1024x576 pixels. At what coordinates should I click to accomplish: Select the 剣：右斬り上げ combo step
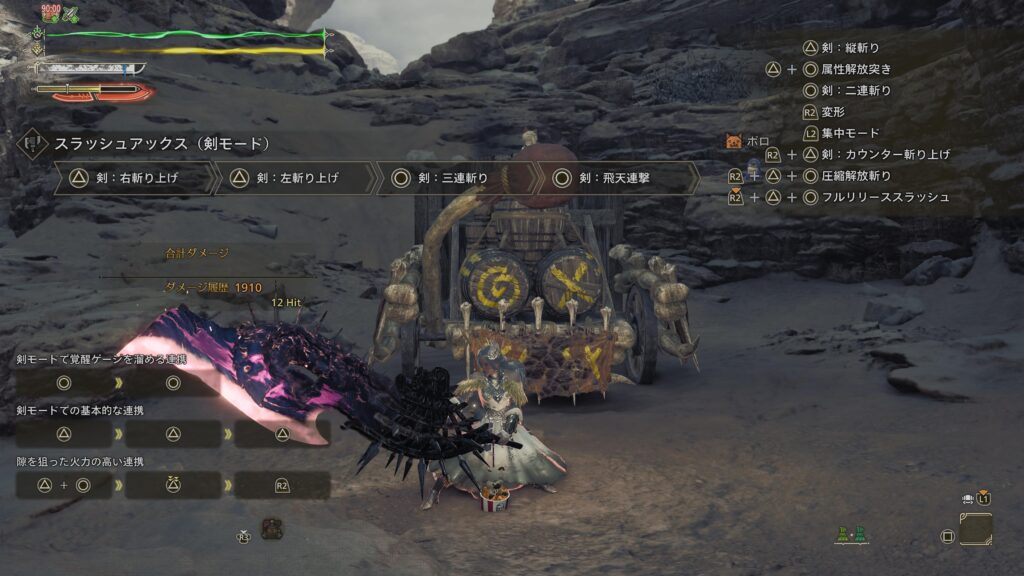pos(135,179)
